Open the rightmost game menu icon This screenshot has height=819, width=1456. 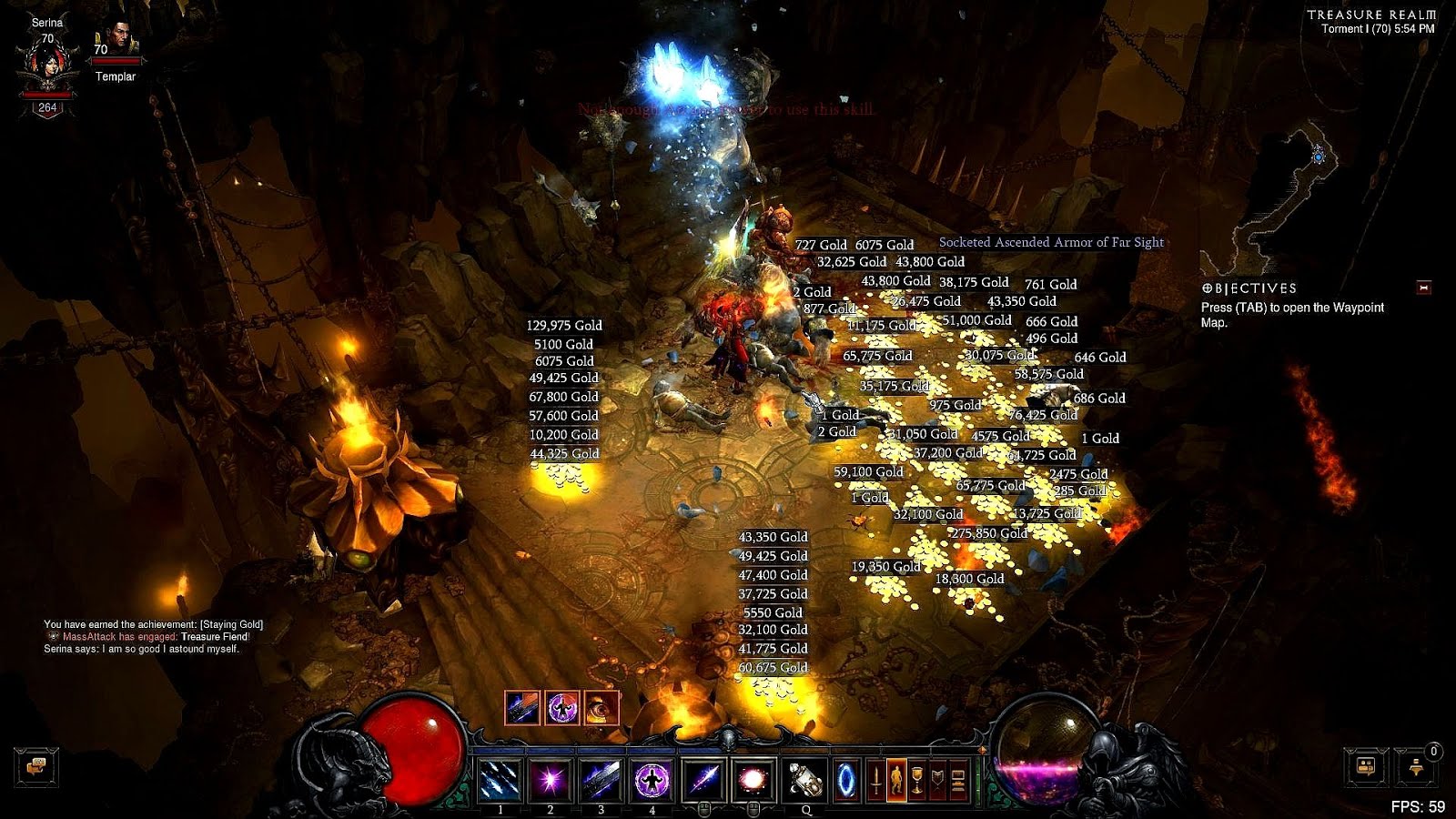click(x=958, y=780)
